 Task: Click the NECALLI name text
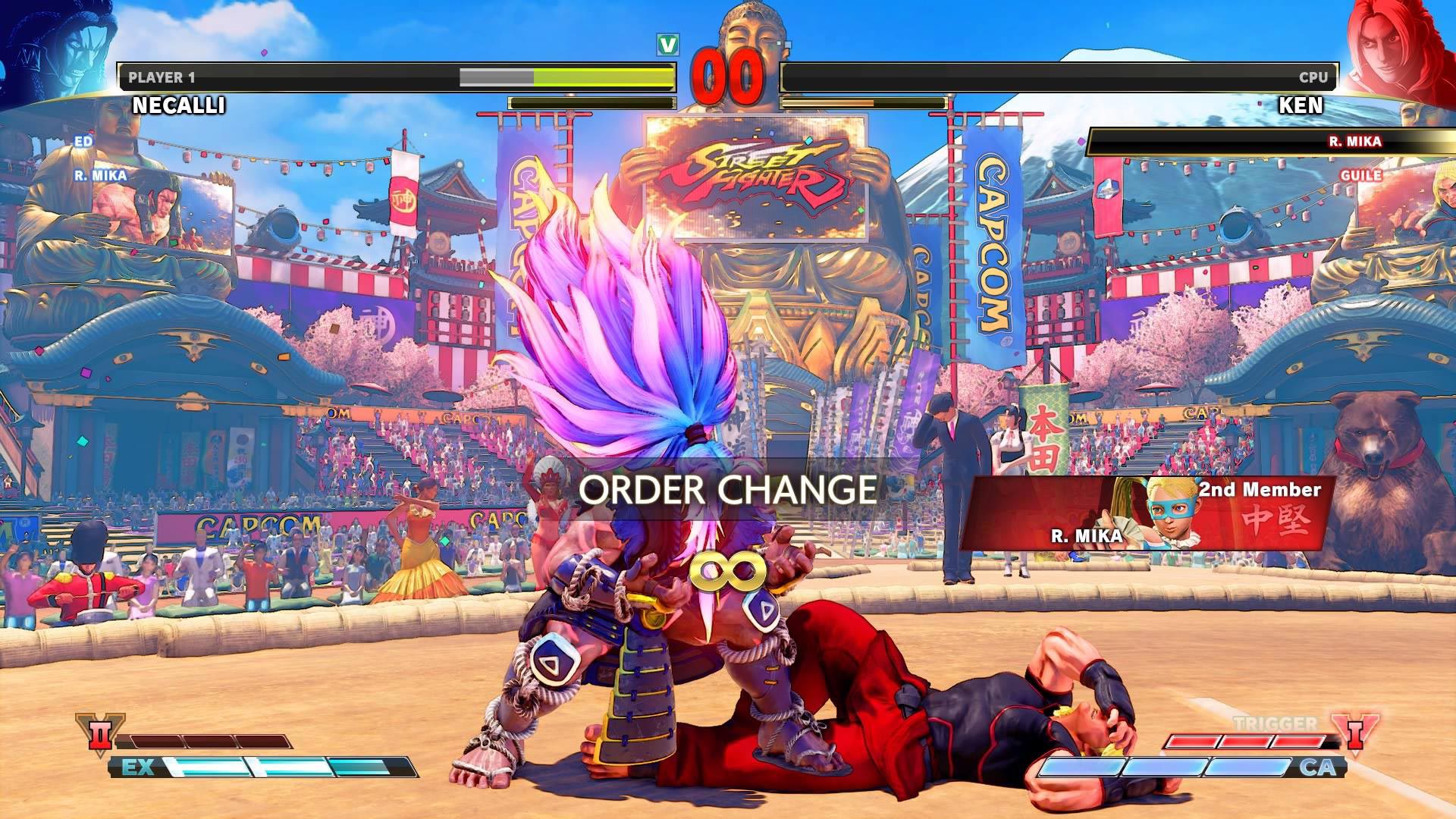(x=176, y=103)
